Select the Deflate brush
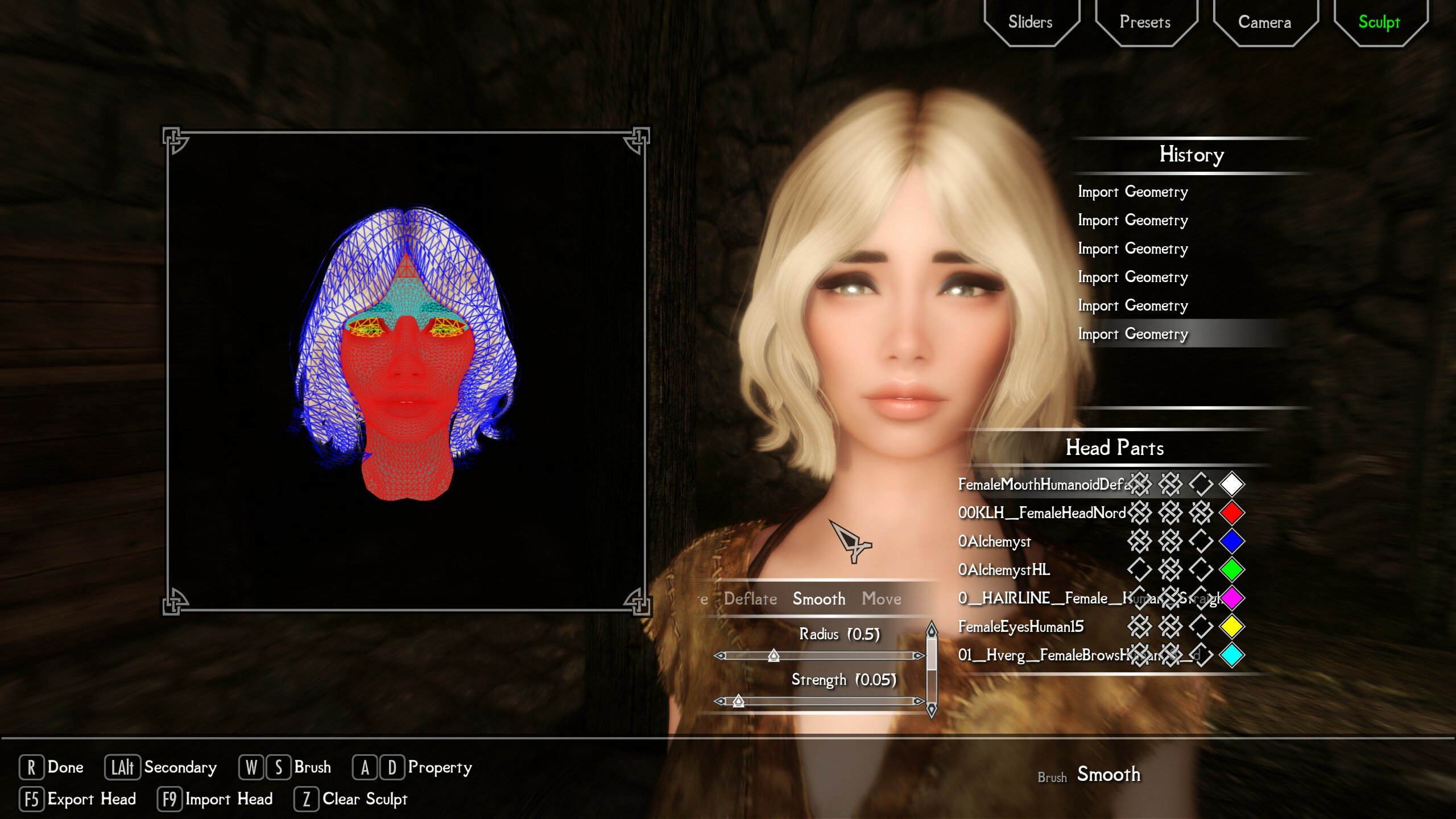1456x819 pixels. point(751,598)
